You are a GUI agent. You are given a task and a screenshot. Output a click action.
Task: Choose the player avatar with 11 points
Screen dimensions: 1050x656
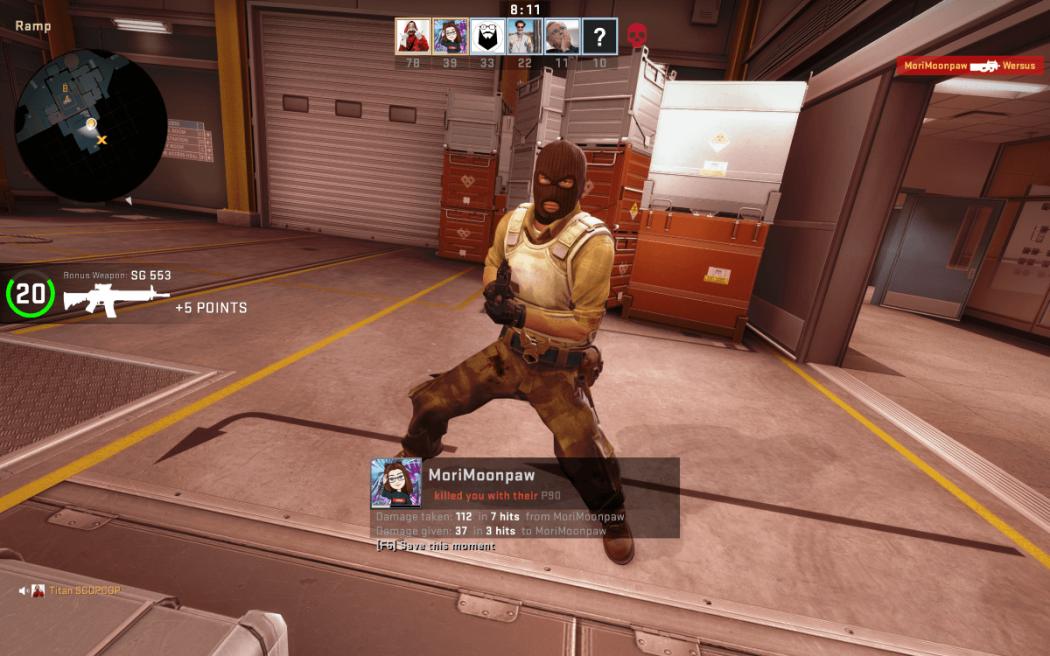pos(562,36)
